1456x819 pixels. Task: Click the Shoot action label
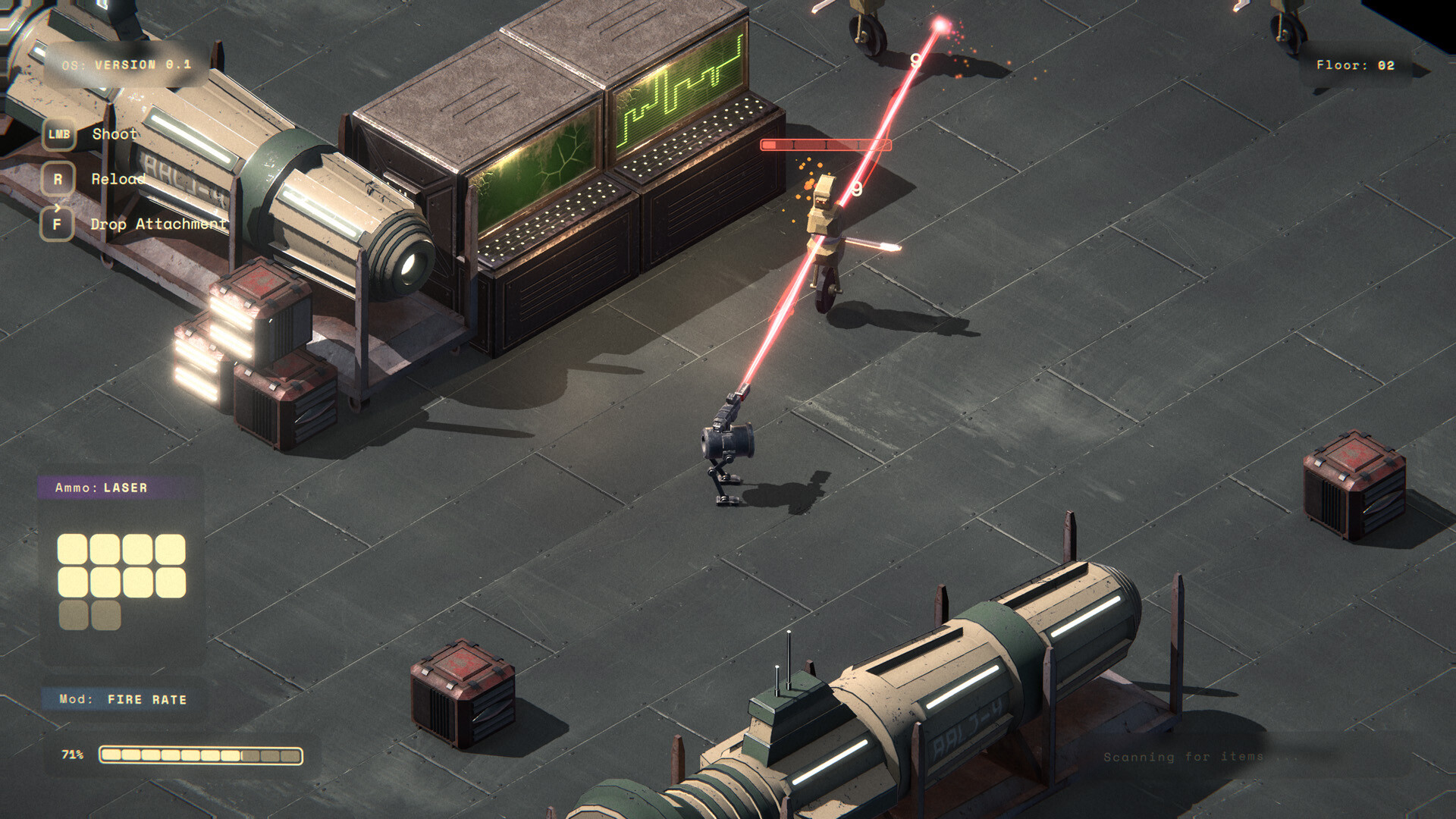pyautogui.click(x=114, y=134)
